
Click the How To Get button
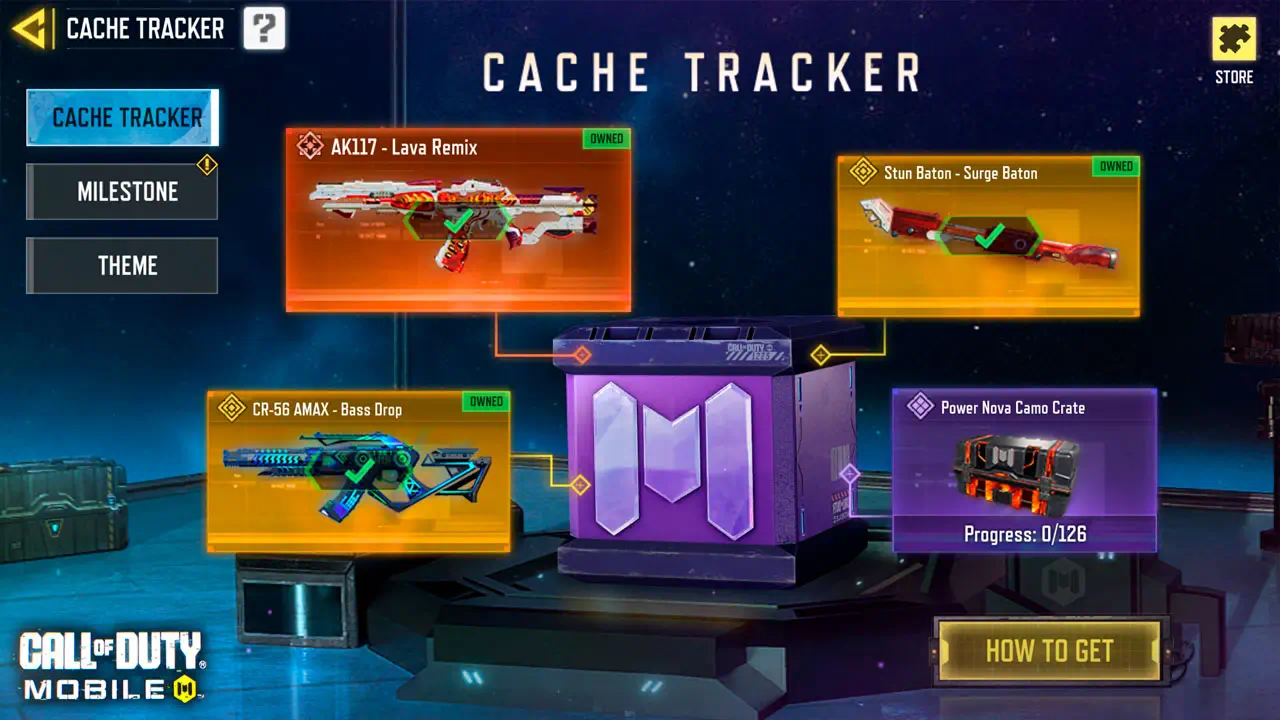(x=1049, y=651)
